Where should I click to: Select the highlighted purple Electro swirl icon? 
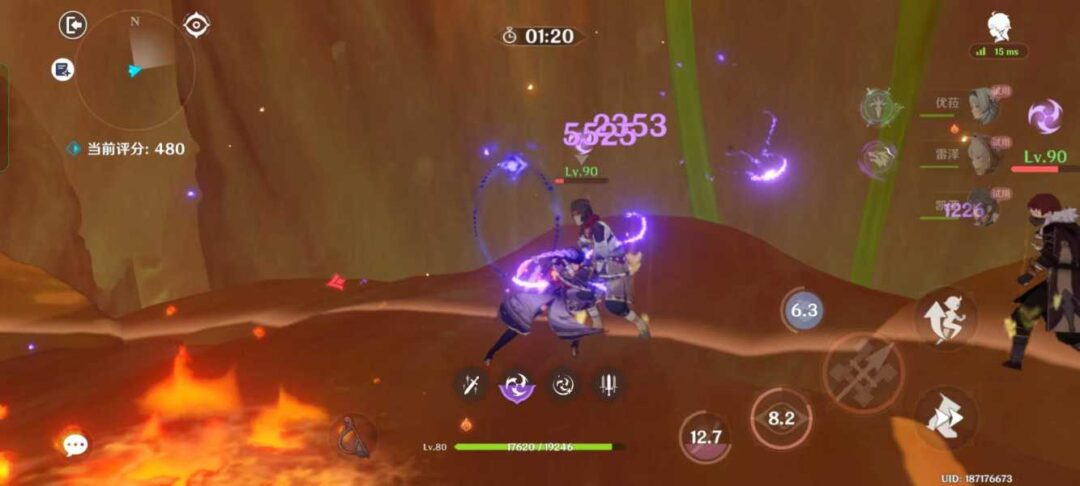tap(517, 385)
